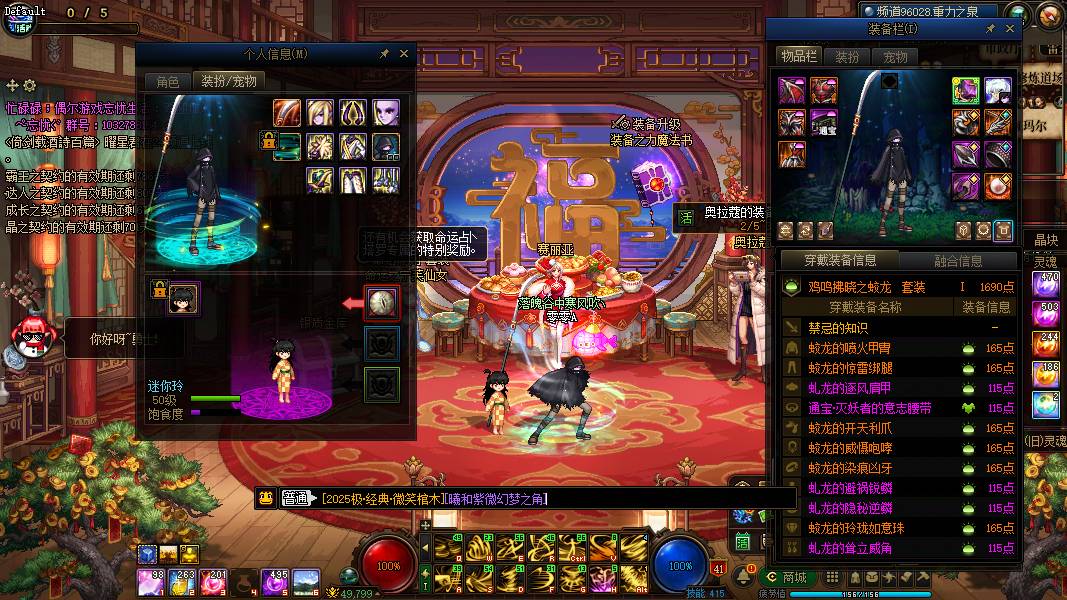Open the 装扮/宠物 tab
The image size is (1067, 600).
229,81
